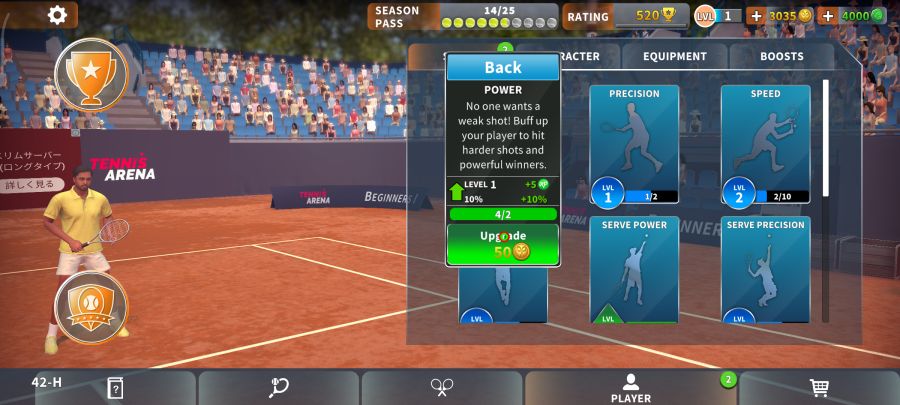
Task: Add more gold coins with plus button
Action: (x=756, y=16)
